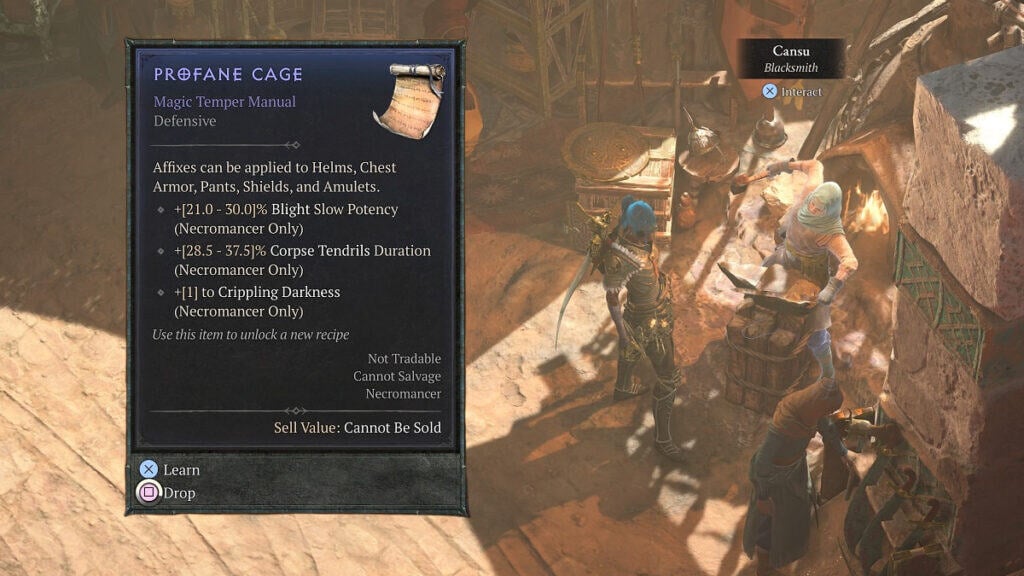Screen dimensions: 1024x576
Task: Click the Profane Cage scroll icon
Action: click(408, 99)
